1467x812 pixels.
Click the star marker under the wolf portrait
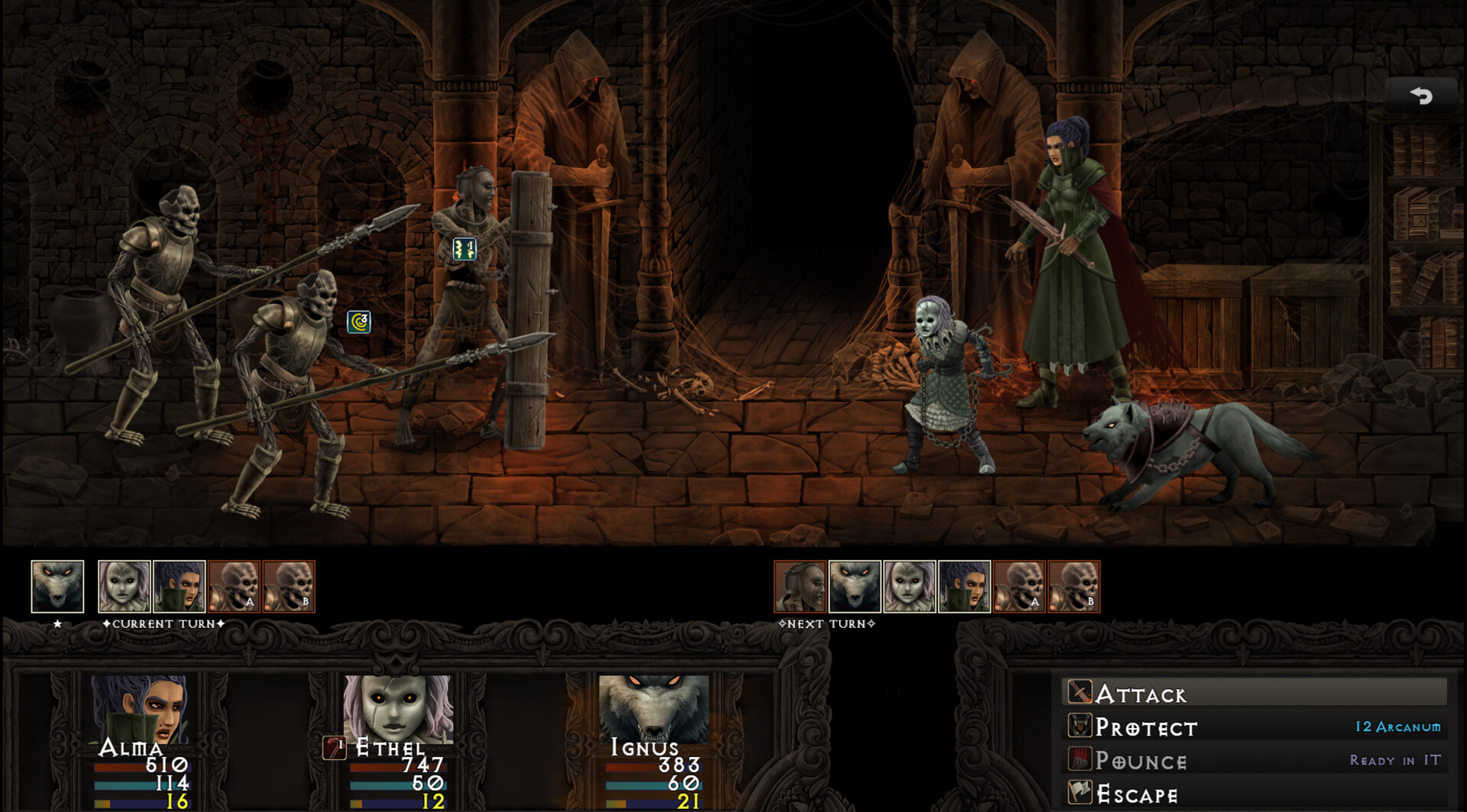click(x=57, y=623)
